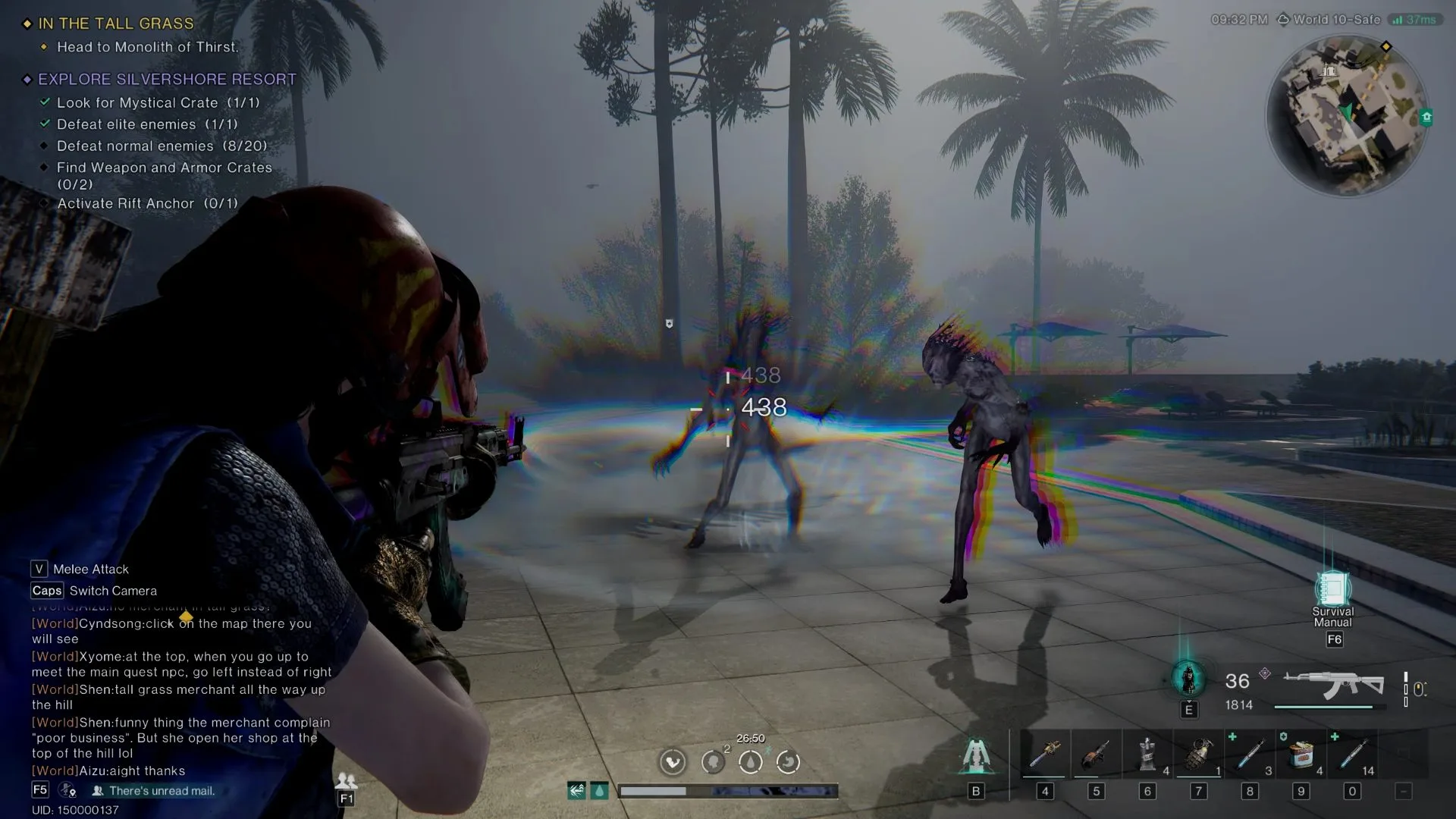This screenshot has height=819, width=1456.
Task: Select the assault rifle weapon icon
Action: (1333, 686)
